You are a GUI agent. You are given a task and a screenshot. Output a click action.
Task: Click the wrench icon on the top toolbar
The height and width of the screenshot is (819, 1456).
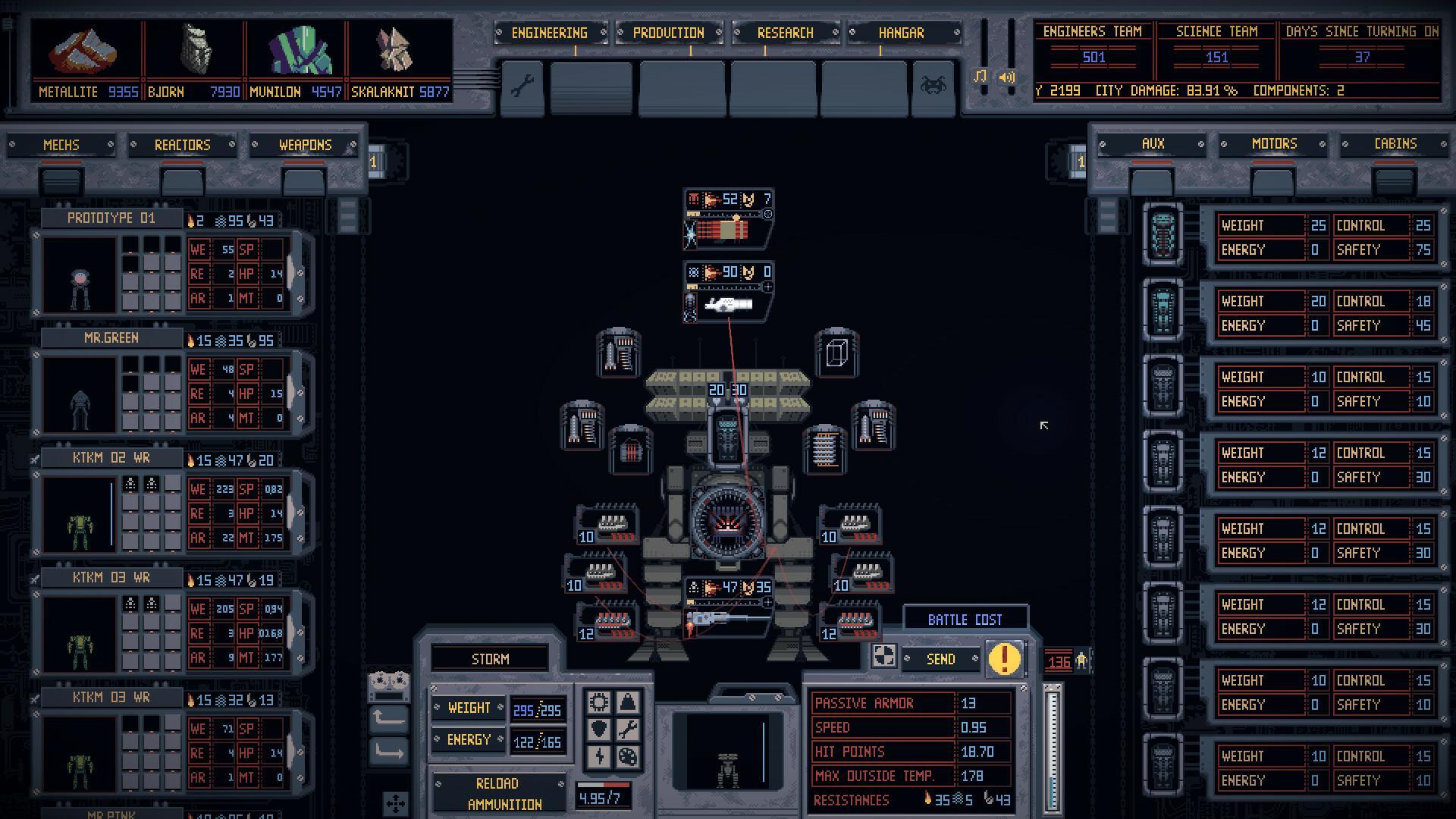pyautogui.click(x=522, y=86)
